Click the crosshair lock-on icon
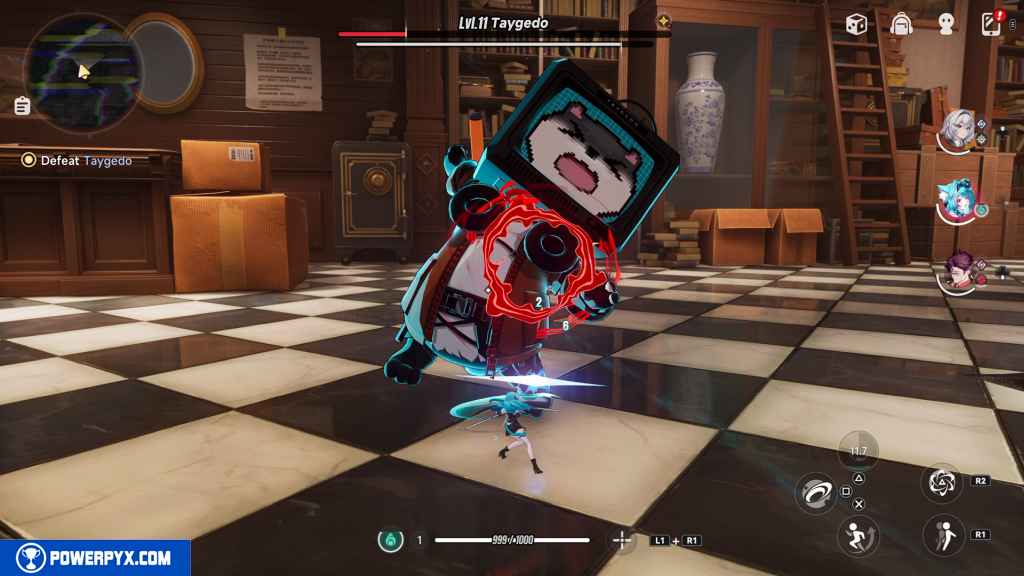 pyautogui.click(x=622, y=540)
